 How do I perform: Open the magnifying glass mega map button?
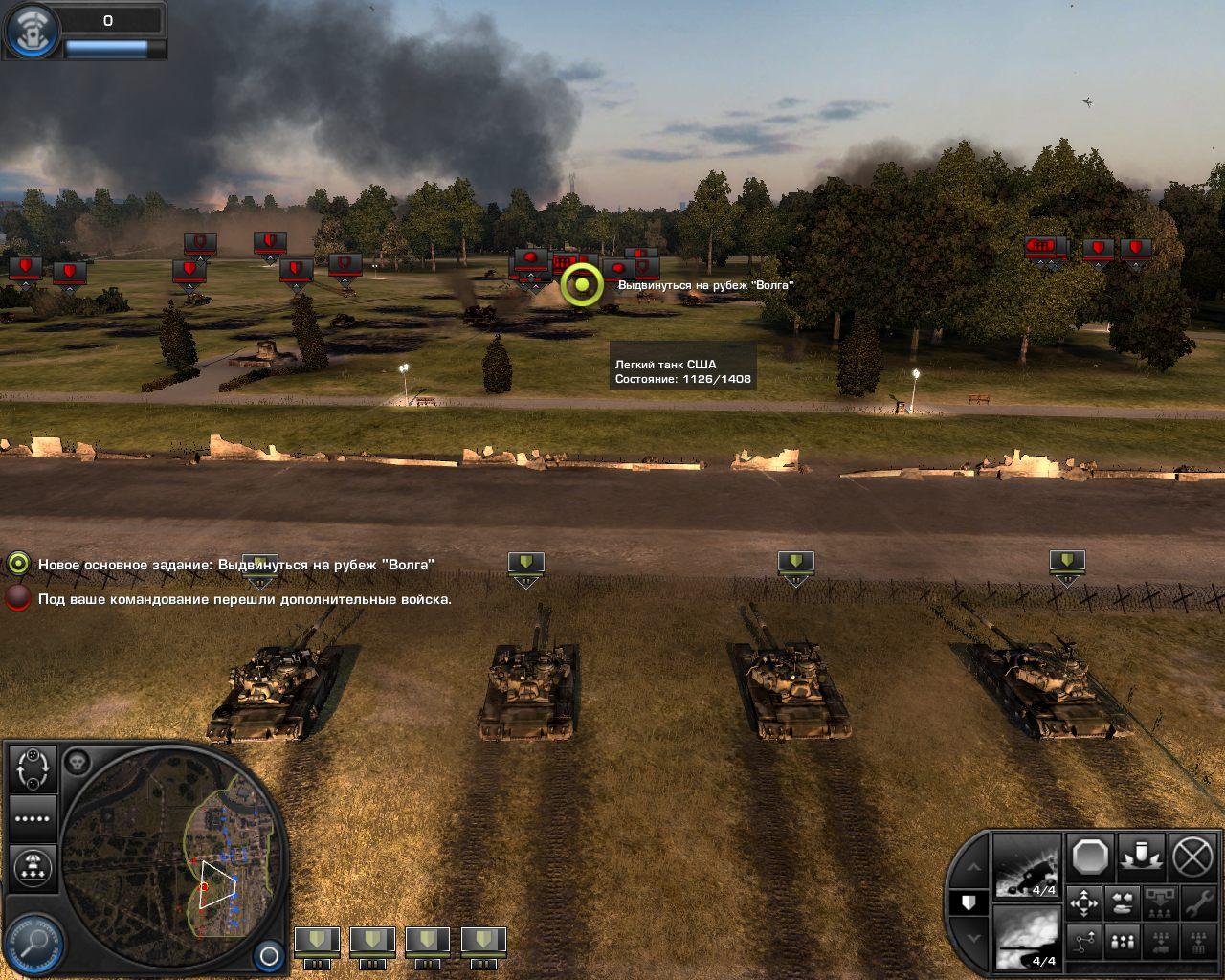[x=36, y=943]
